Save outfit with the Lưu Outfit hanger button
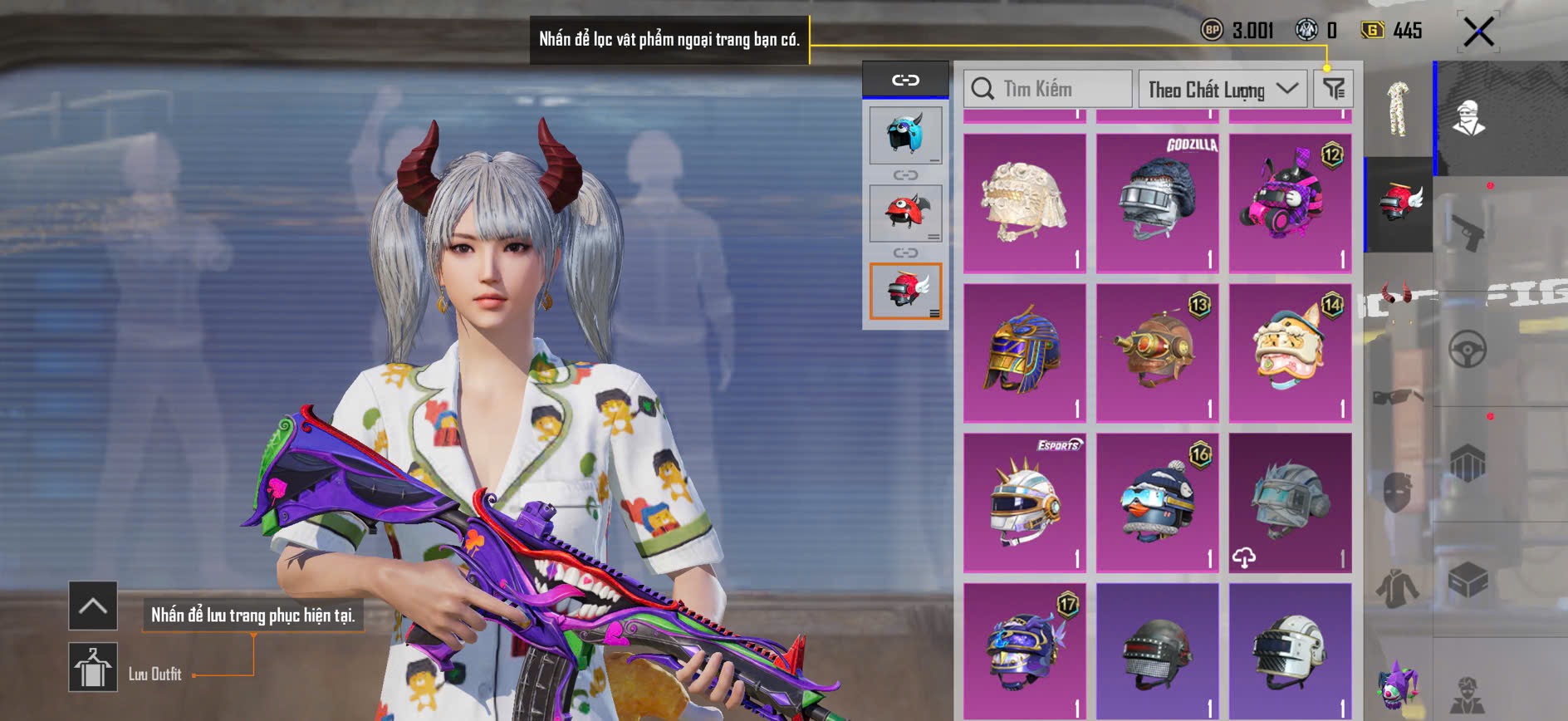Image resolution: width=1568 pixels, height=721 pixels. pyautogui.click(x=93, y=667)
